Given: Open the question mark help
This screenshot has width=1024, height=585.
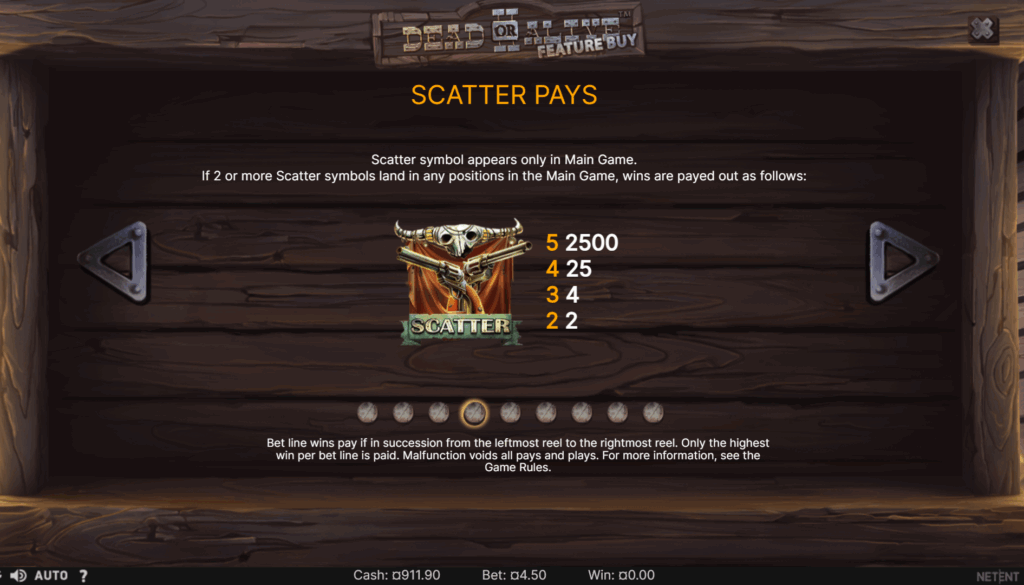Looking at the screenshot, I should pyautogui.click(x=84, y=576).
